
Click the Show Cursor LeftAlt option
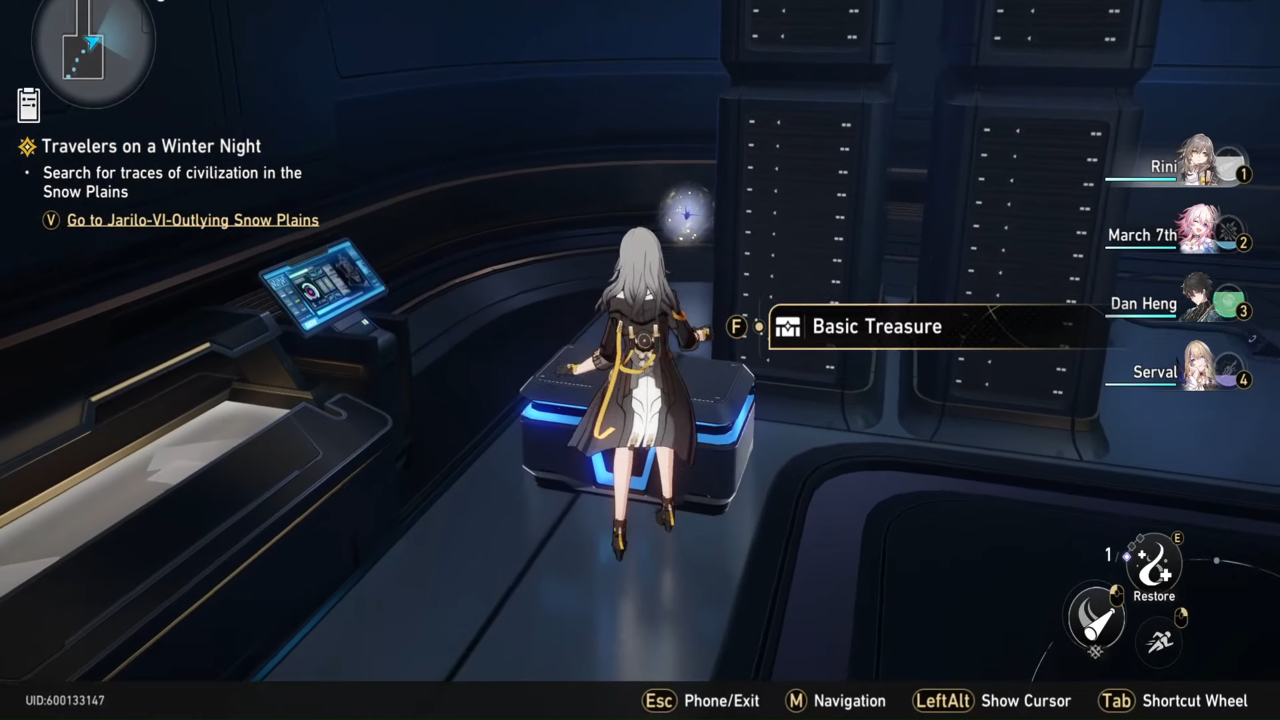(943, 701)
